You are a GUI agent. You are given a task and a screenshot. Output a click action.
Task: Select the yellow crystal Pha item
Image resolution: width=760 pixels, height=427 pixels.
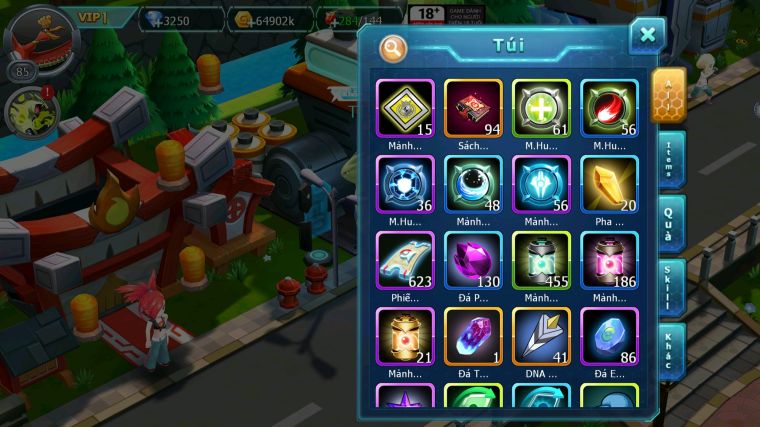click(609, 184)
